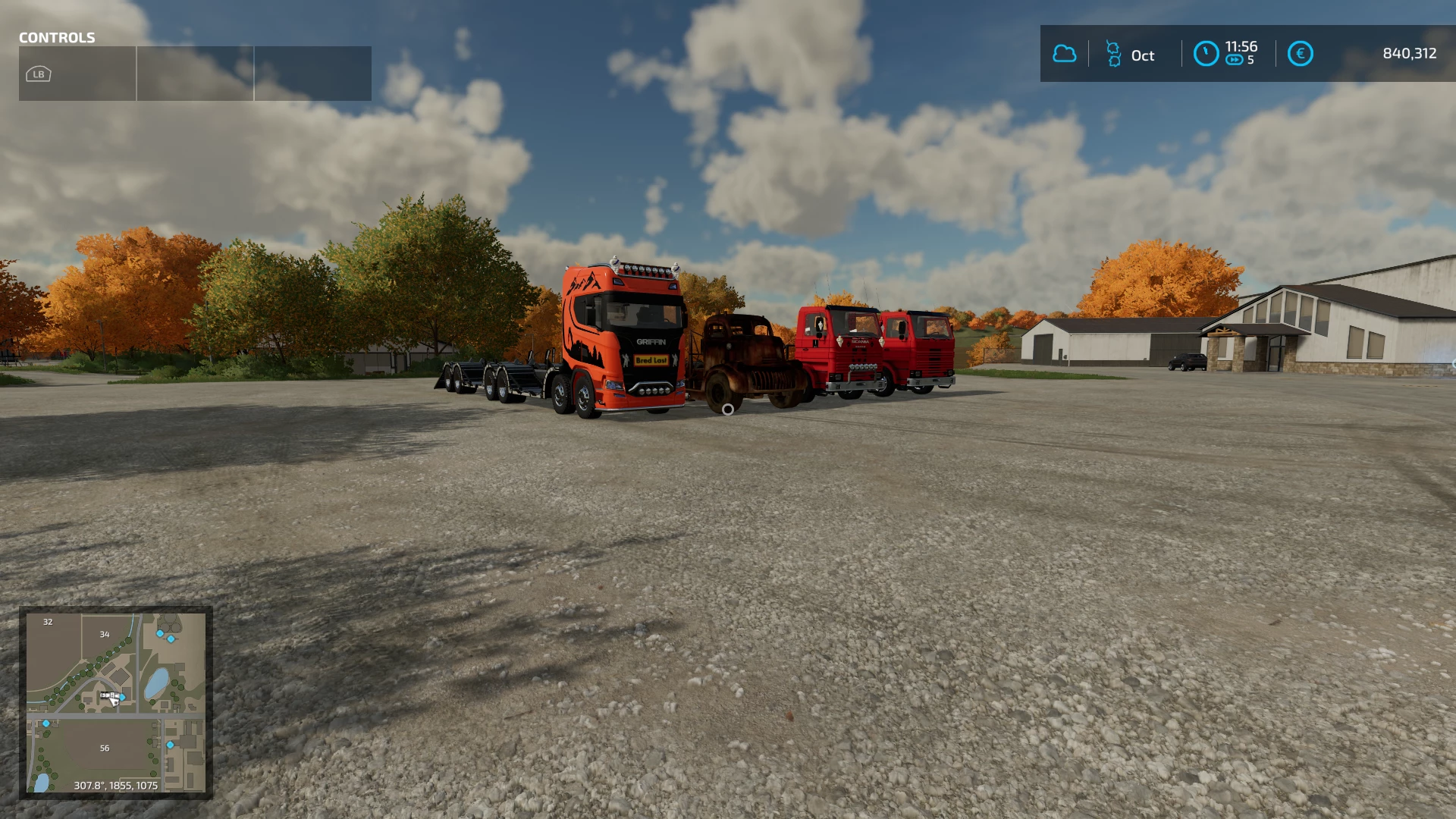Click field 32 in the minimap corner
1456x819 pixels.
coord(48,622)
